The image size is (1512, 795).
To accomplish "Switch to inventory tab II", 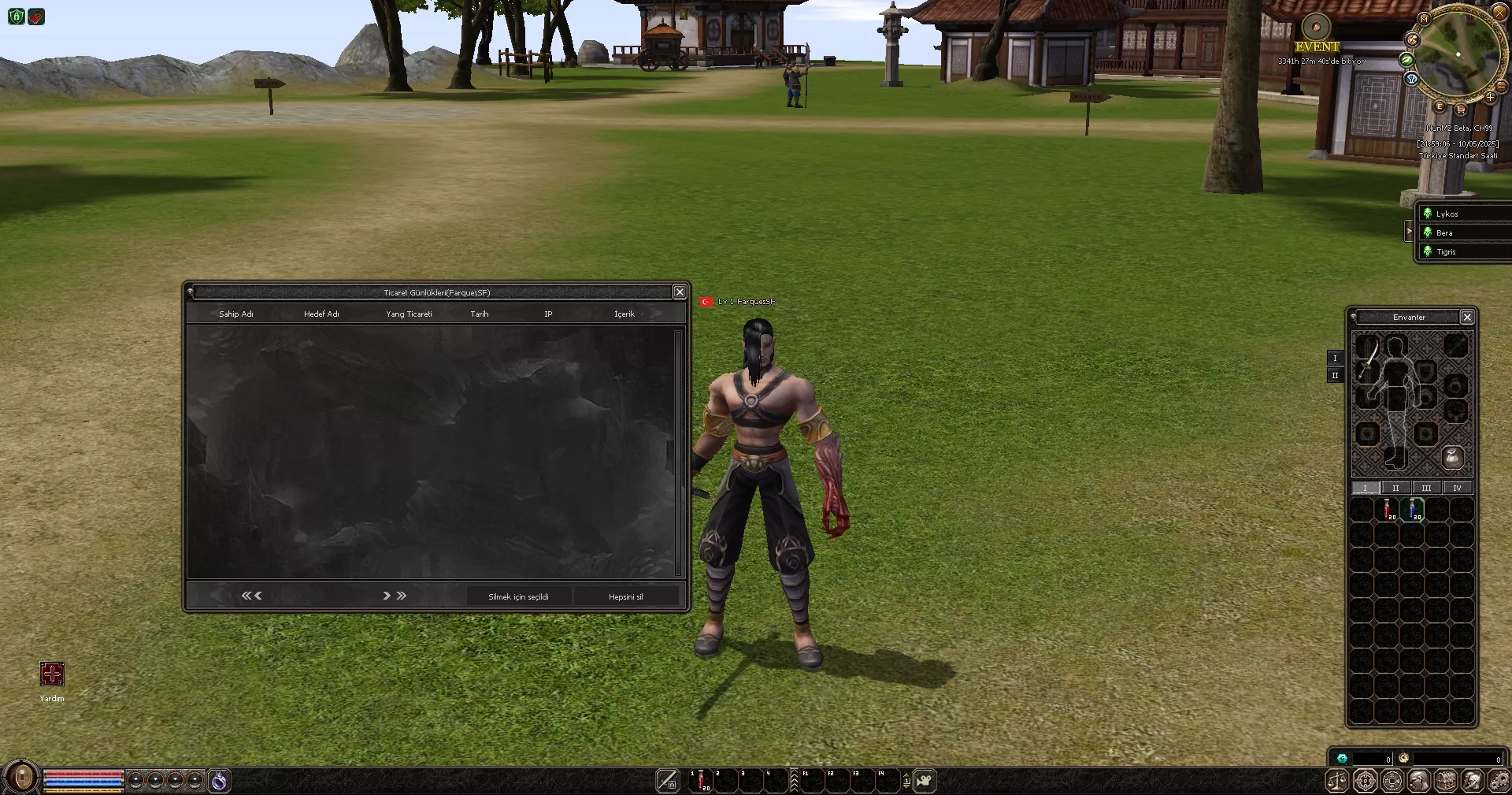I will coord(1395,488).
